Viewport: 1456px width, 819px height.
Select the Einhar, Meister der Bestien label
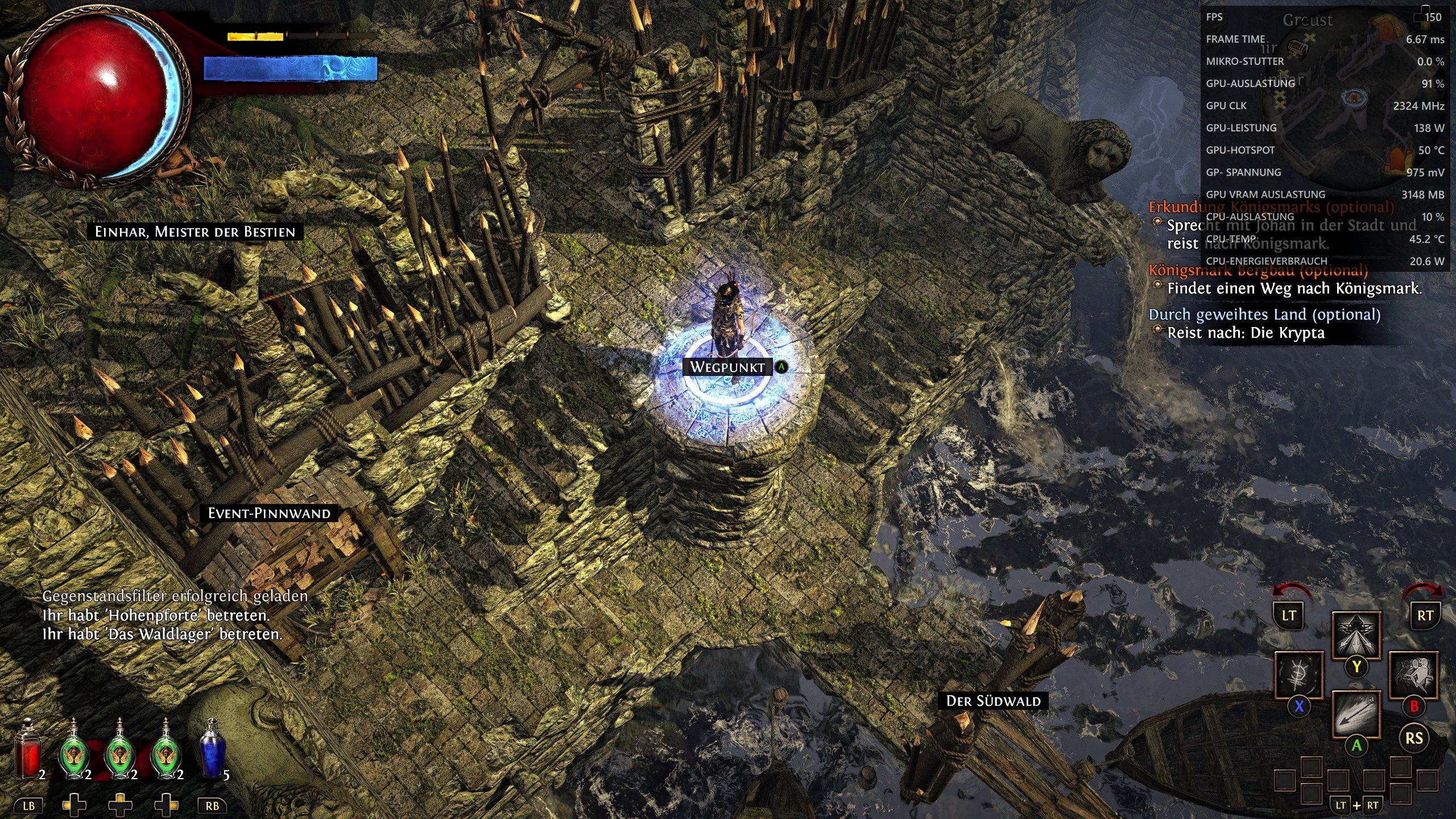[x=195, y=232]
